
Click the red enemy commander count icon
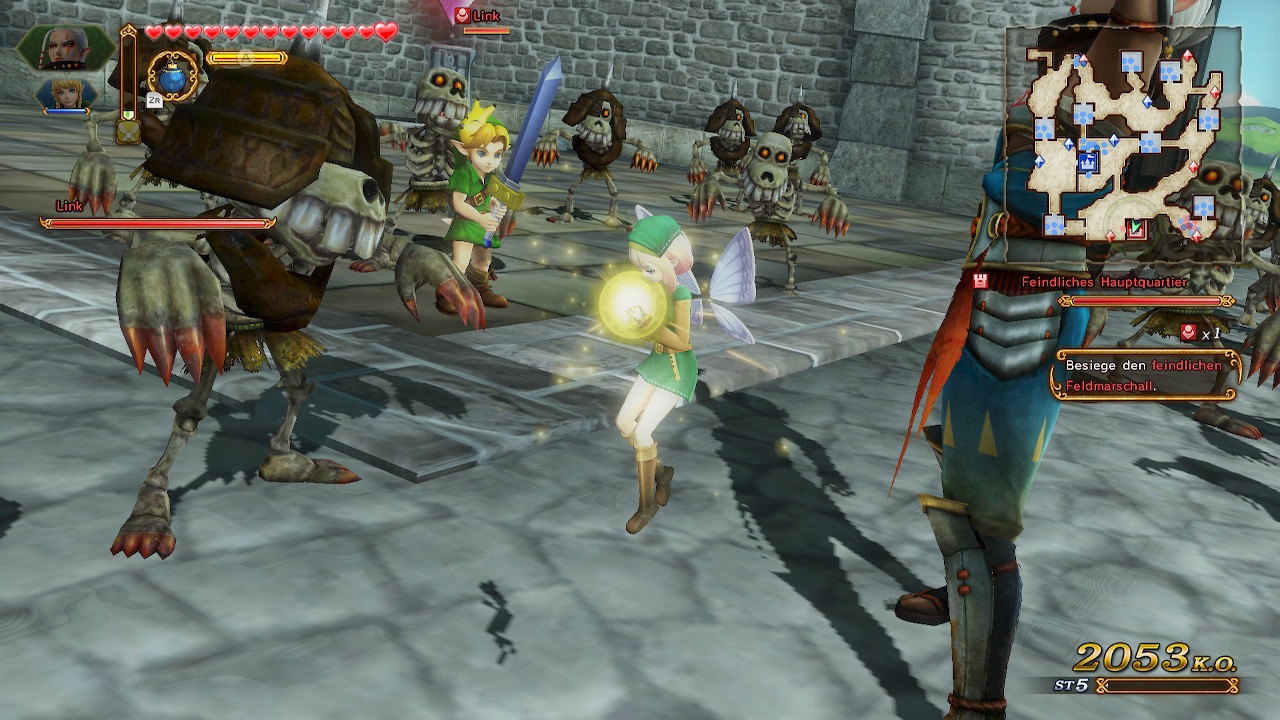(1188, 333)
